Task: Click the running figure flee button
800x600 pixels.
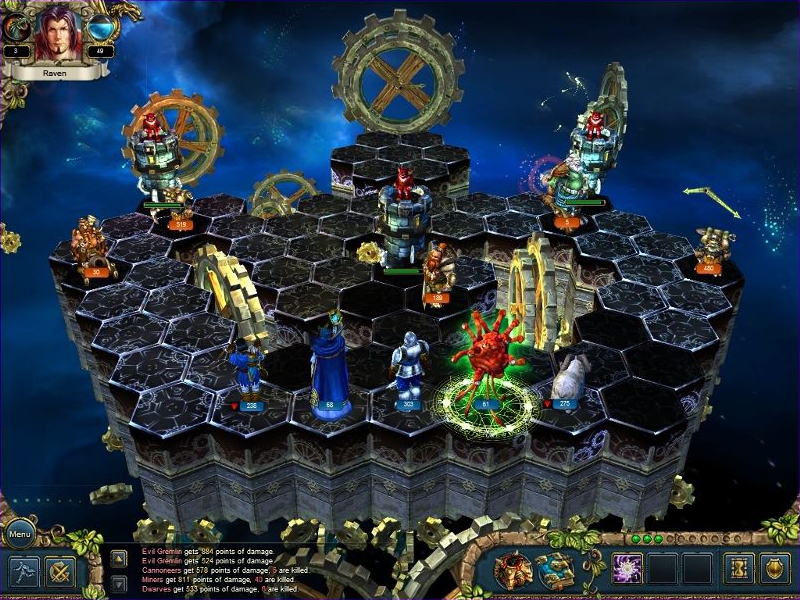Action: pyautogui.click(x=23, y=571)
